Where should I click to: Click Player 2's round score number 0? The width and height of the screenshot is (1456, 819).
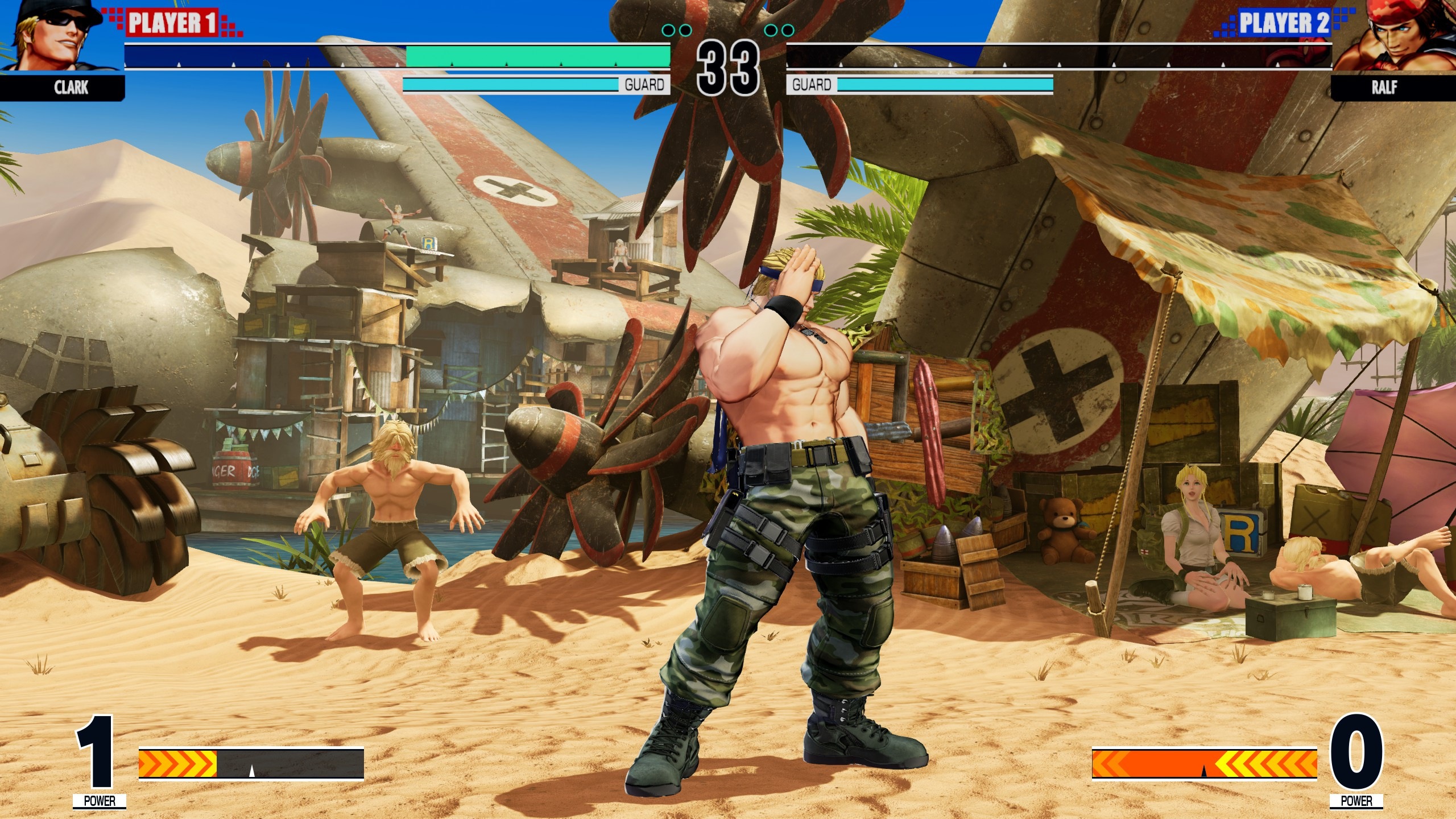click(1358, 752)
